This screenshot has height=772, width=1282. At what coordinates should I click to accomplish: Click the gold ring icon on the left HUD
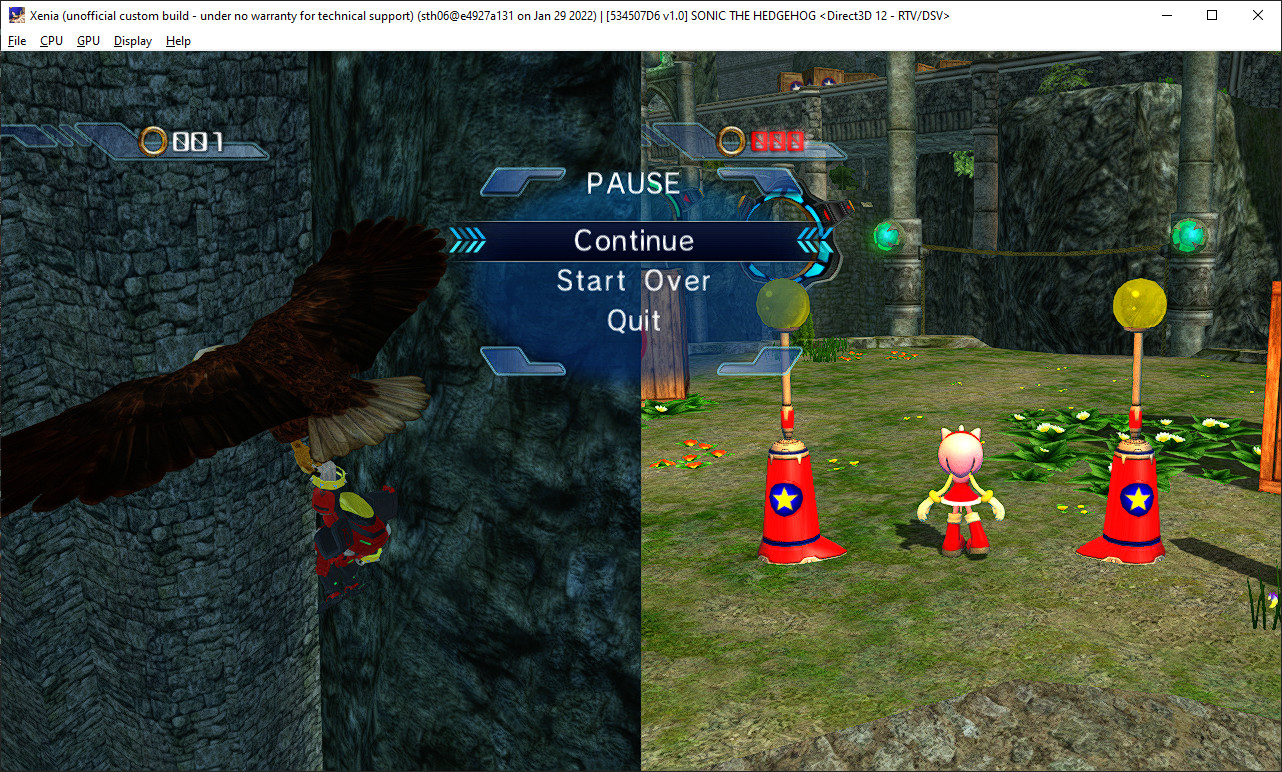(153, 141)
